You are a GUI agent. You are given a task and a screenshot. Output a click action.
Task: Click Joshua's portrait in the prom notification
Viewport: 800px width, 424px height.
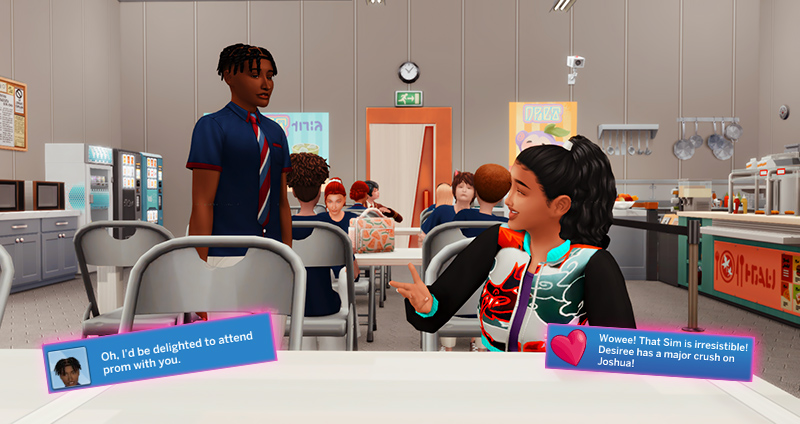pos(70,368)
